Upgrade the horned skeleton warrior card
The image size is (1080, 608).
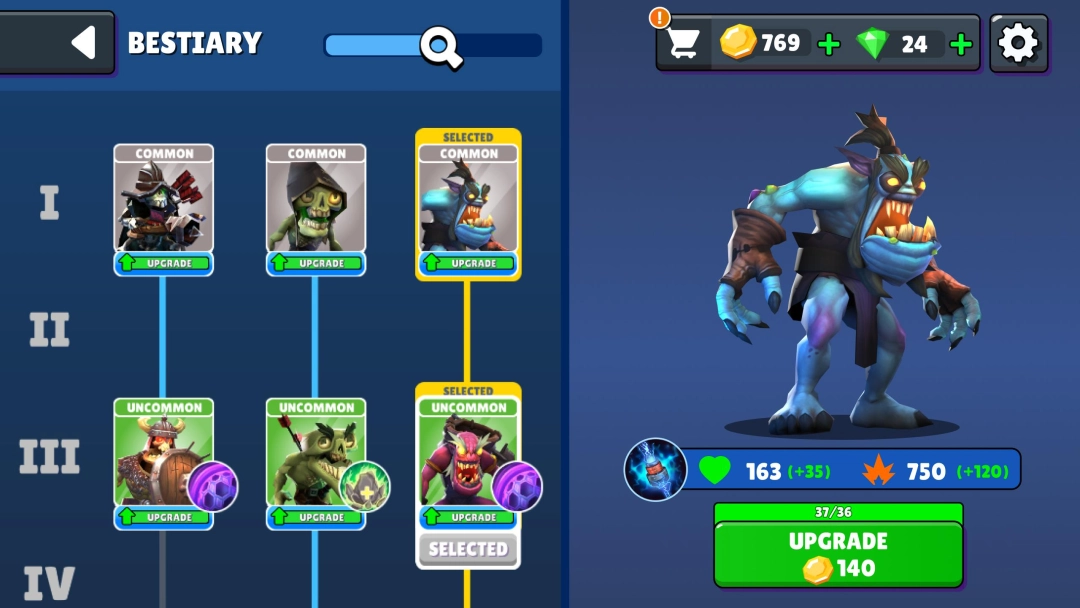(x=163, y=517)
